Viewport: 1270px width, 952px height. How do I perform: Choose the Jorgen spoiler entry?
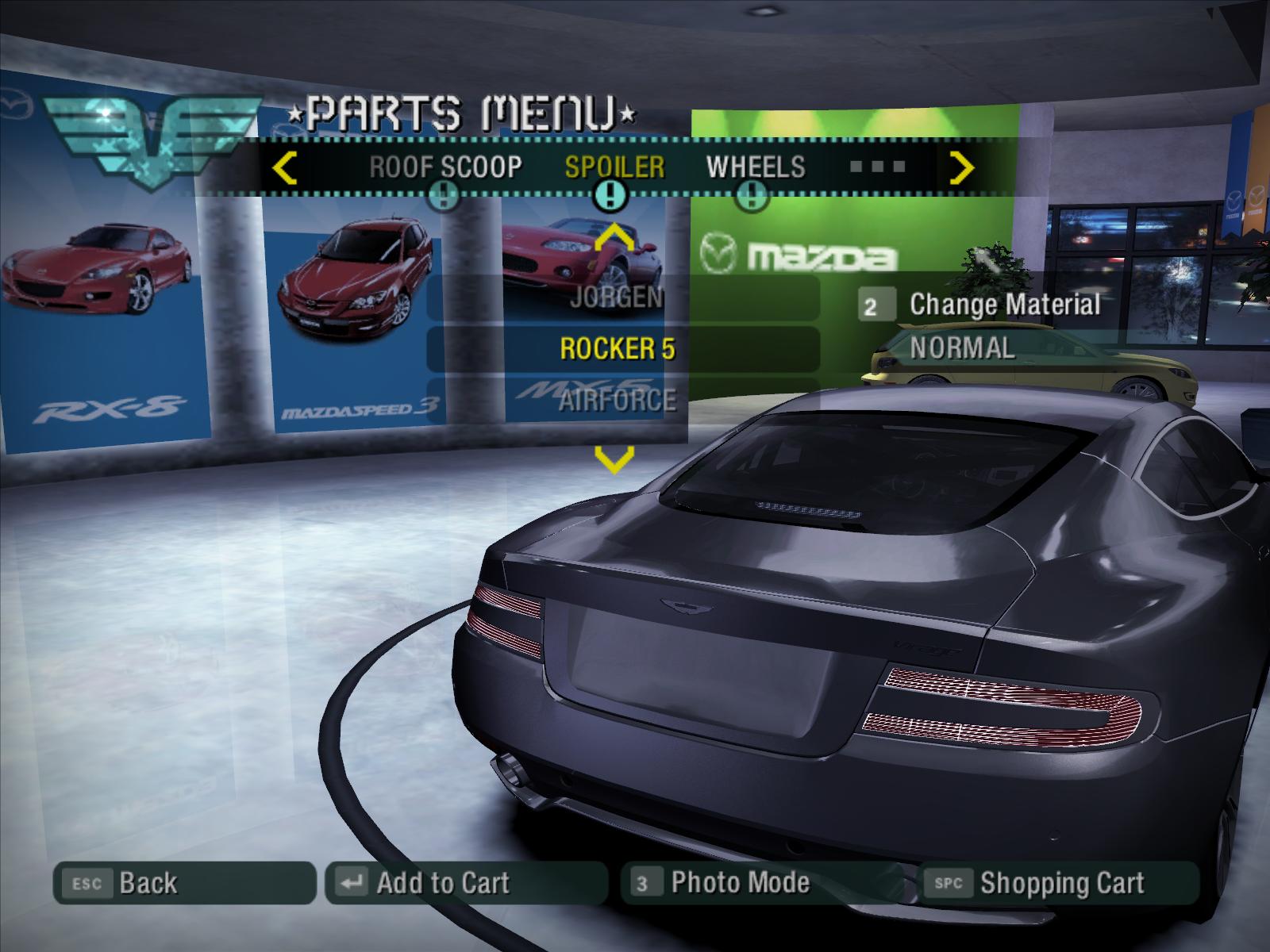click(618, 297)
